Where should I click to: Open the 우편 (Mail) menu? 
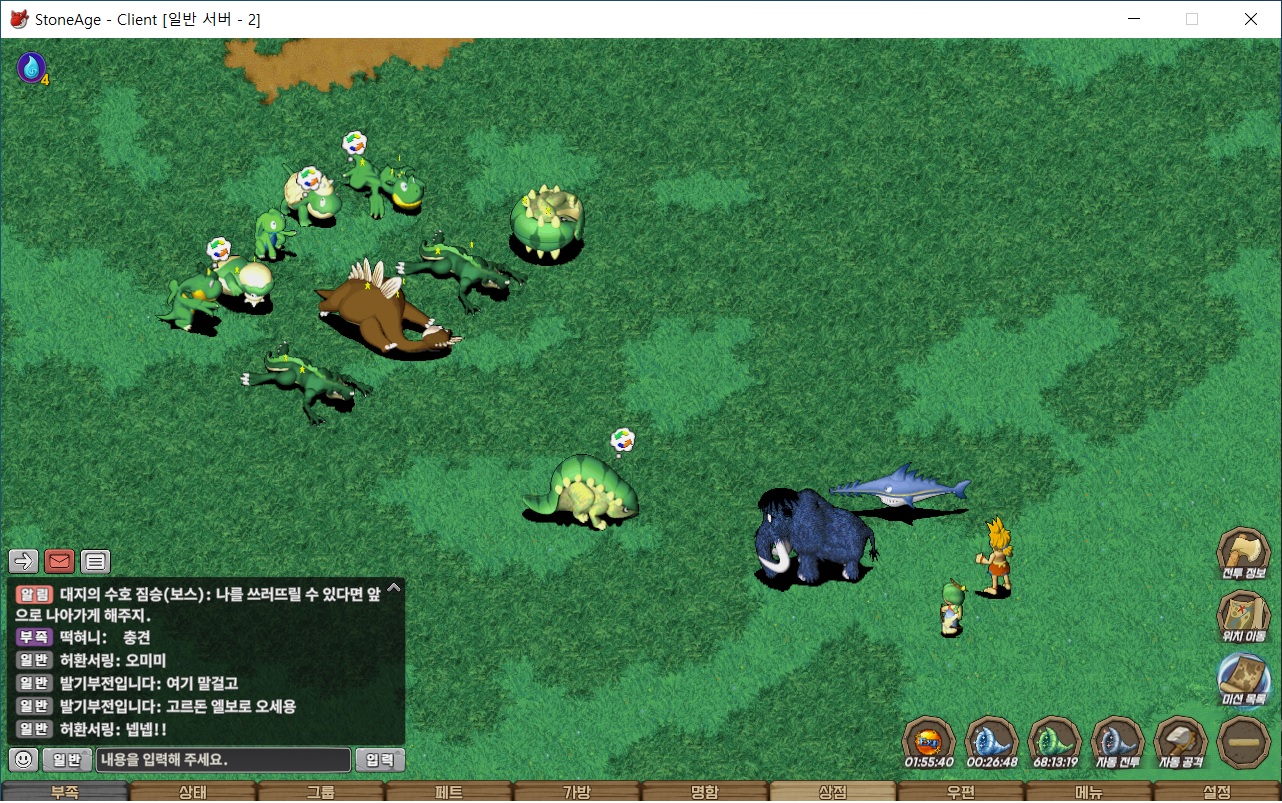960,792
